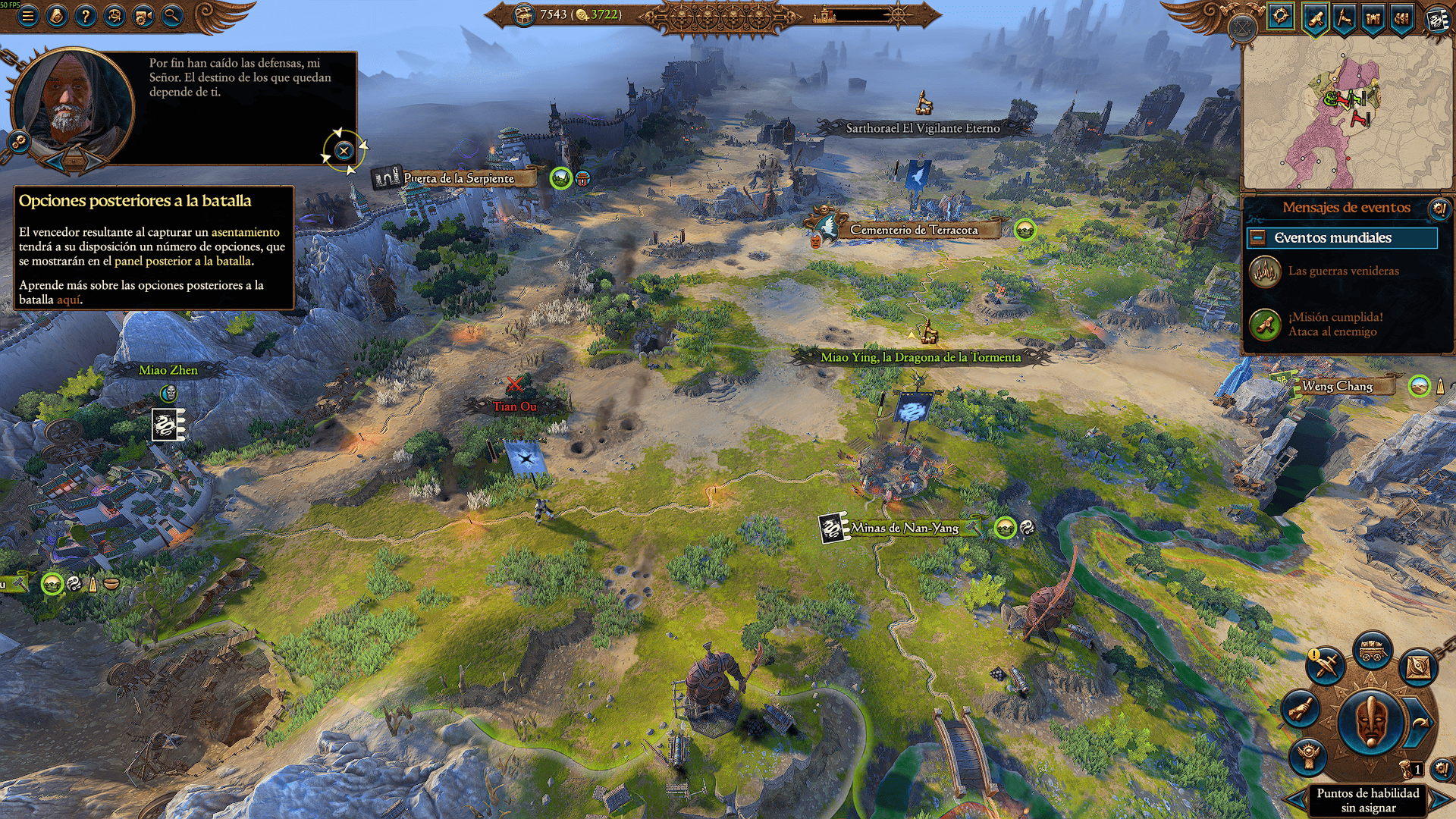Click the question mark help icon
This screenshot has height=819, width=1456.
[x=86, y=16]
